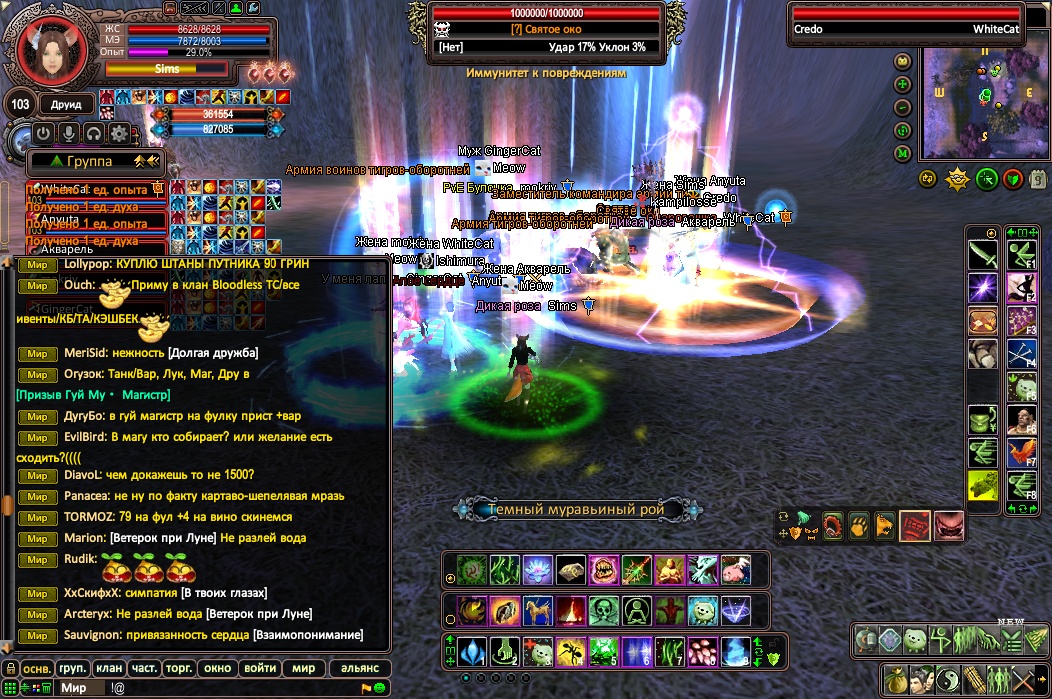Activate the green skull skill
The image size is (1052, 699).
click(602, 610)
